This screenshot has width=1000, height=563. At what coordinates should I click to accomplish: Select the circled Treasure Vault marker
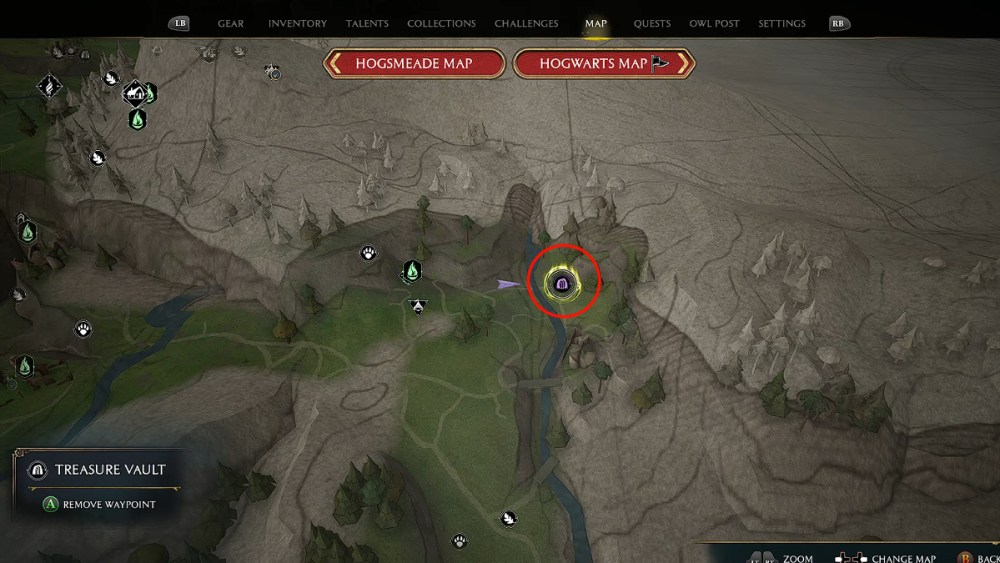click(x=562, y=284)
